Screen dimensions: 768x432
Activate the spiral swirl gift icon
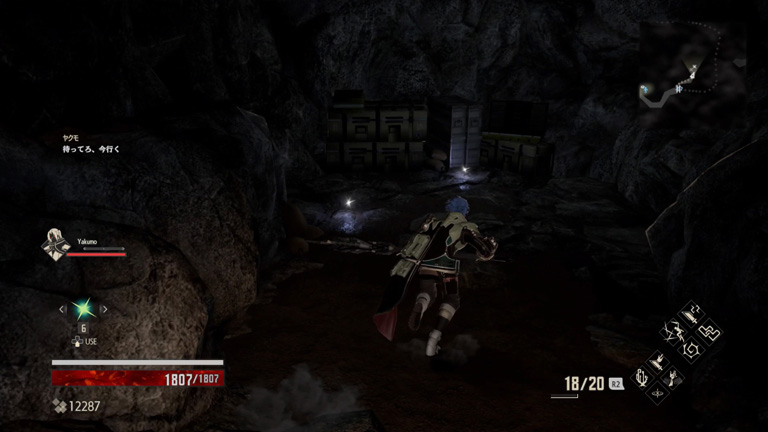tap(692, 348)
